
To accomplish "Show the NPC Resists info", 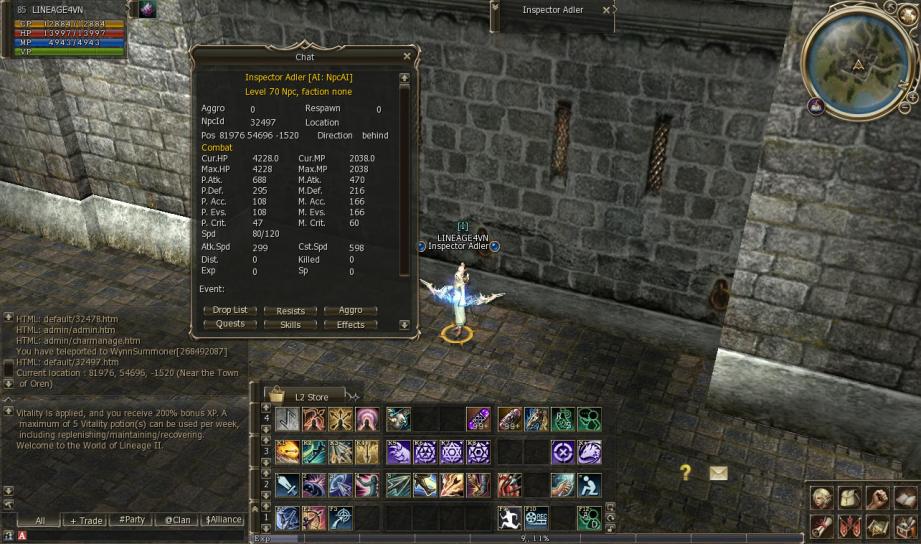I will (x=290, y=310).
